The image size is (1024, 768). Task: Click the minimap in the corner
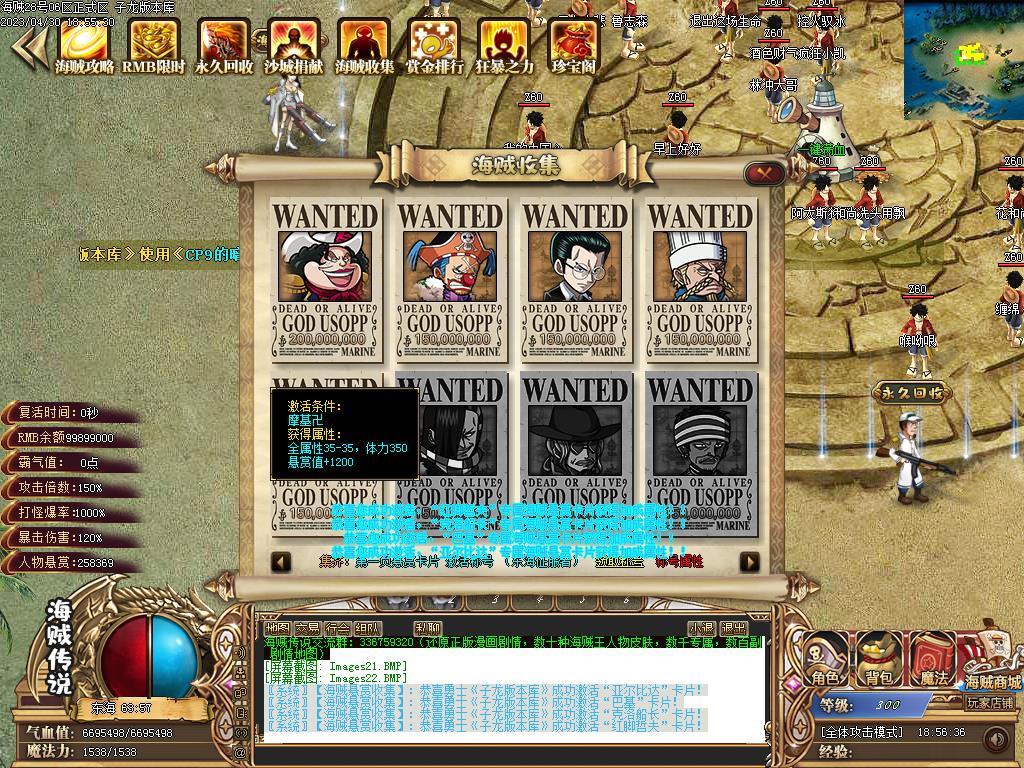(x=964, y=60)
